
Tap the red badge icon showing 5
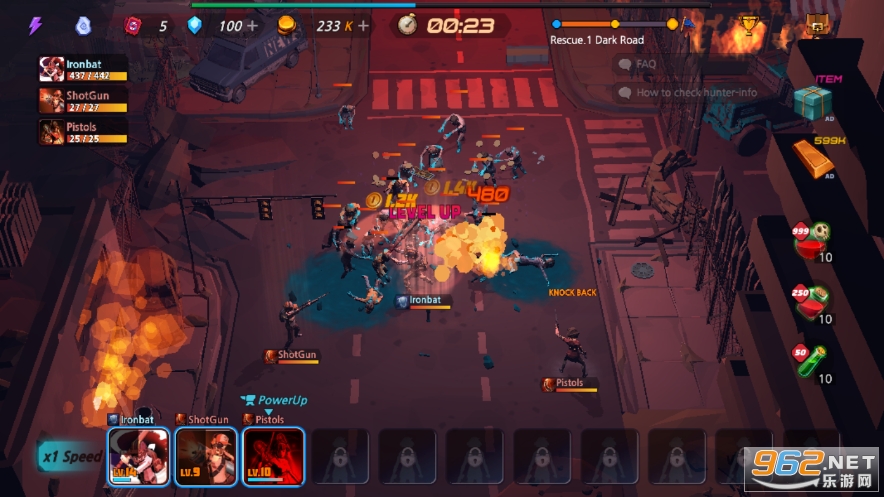click(134, 26)
